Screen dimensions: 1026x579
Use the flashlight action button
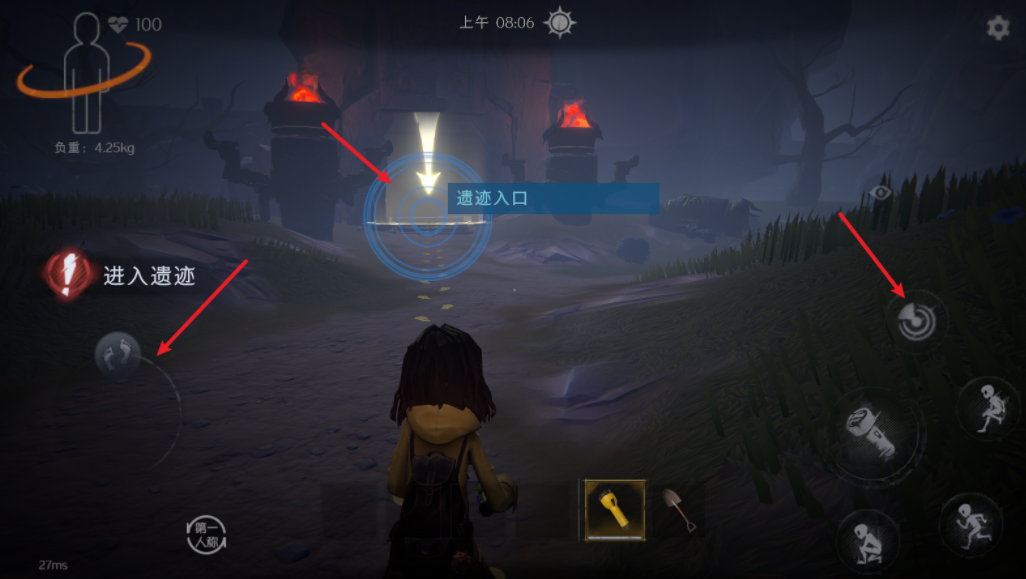click(866, 431)
